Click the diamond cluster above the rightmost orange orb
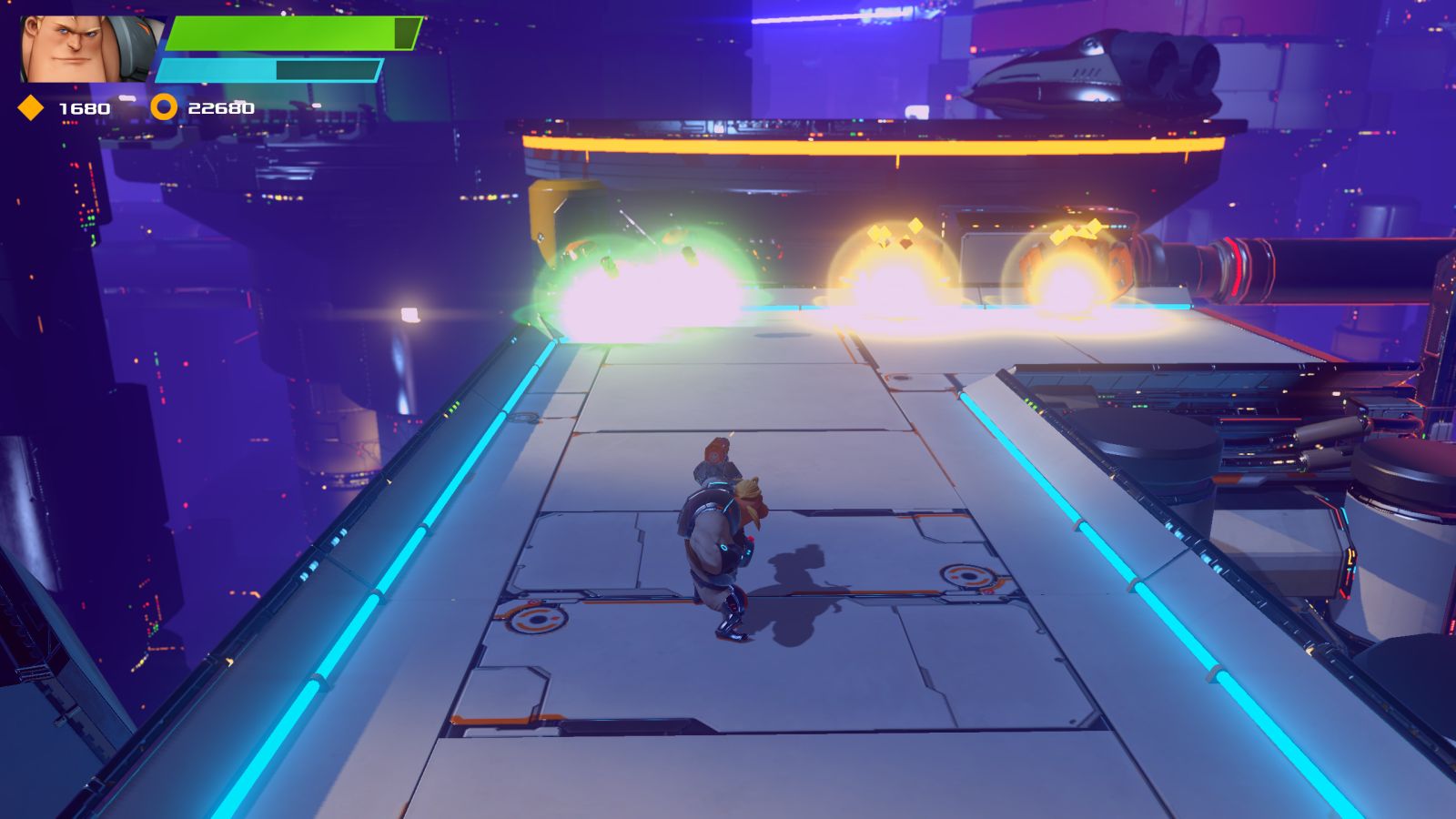Screen dimensions: 1456x819 coord(1074,232)
